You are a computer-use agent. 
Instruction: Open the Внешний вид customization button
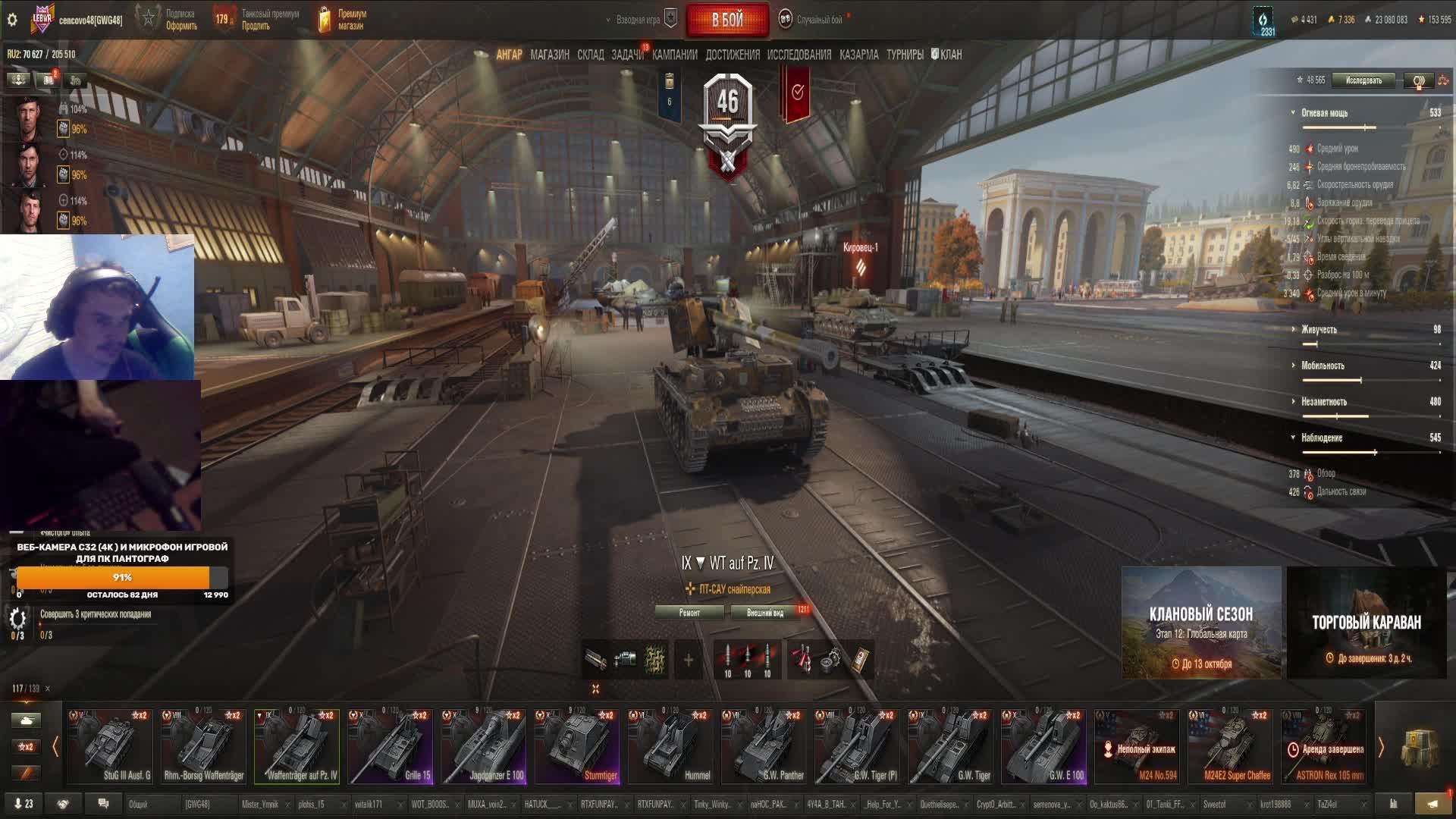tap(765, 613)
